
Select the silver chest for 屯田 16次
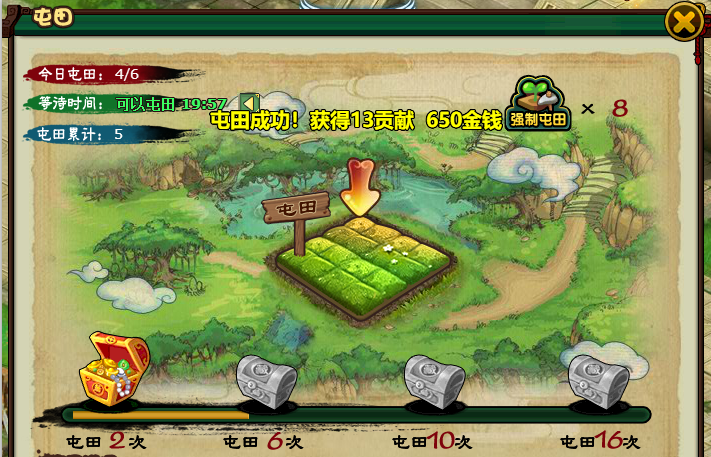tap(598, 381)
